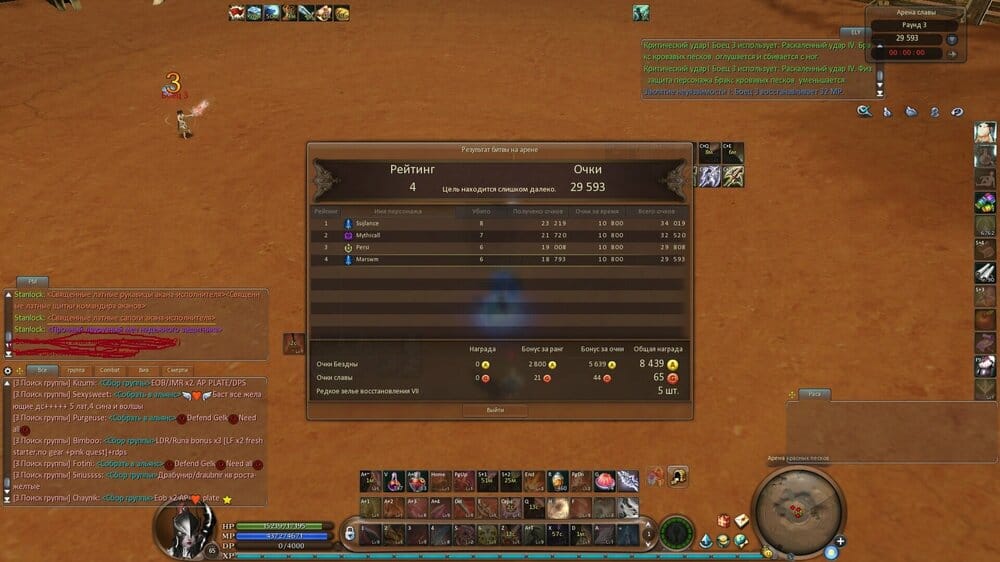Screen dimensions: 1000x562
Task: Choose the Persi row in the results list
Action: (500, 247)
